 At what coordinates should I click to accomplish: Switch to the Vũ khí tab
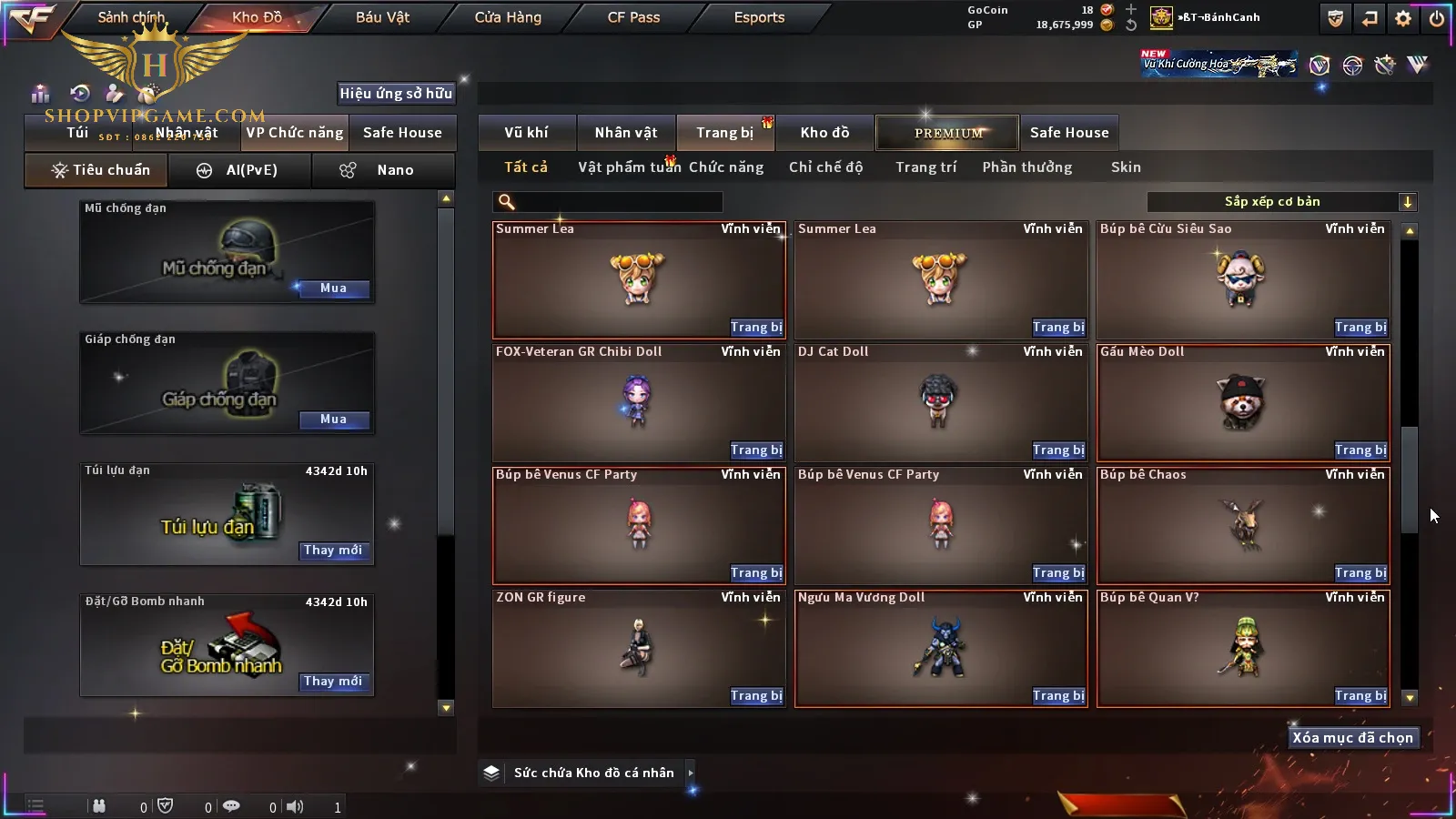point(526,133)
